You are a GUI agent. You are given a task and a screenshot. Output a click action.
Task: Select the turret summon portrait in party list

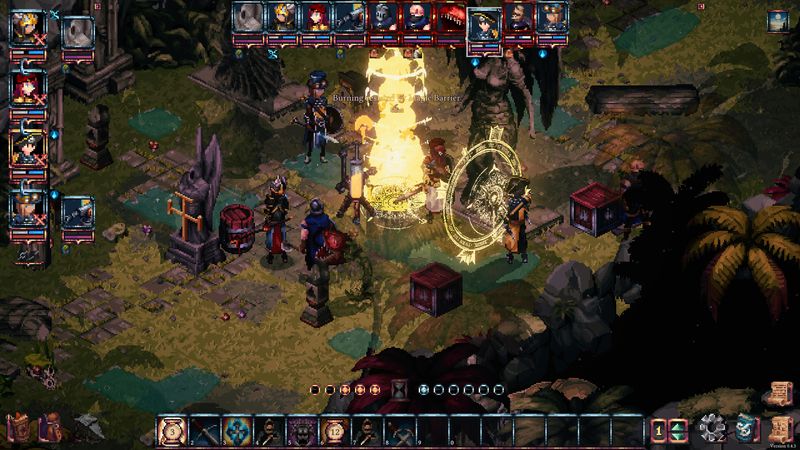tap(76, 211)
